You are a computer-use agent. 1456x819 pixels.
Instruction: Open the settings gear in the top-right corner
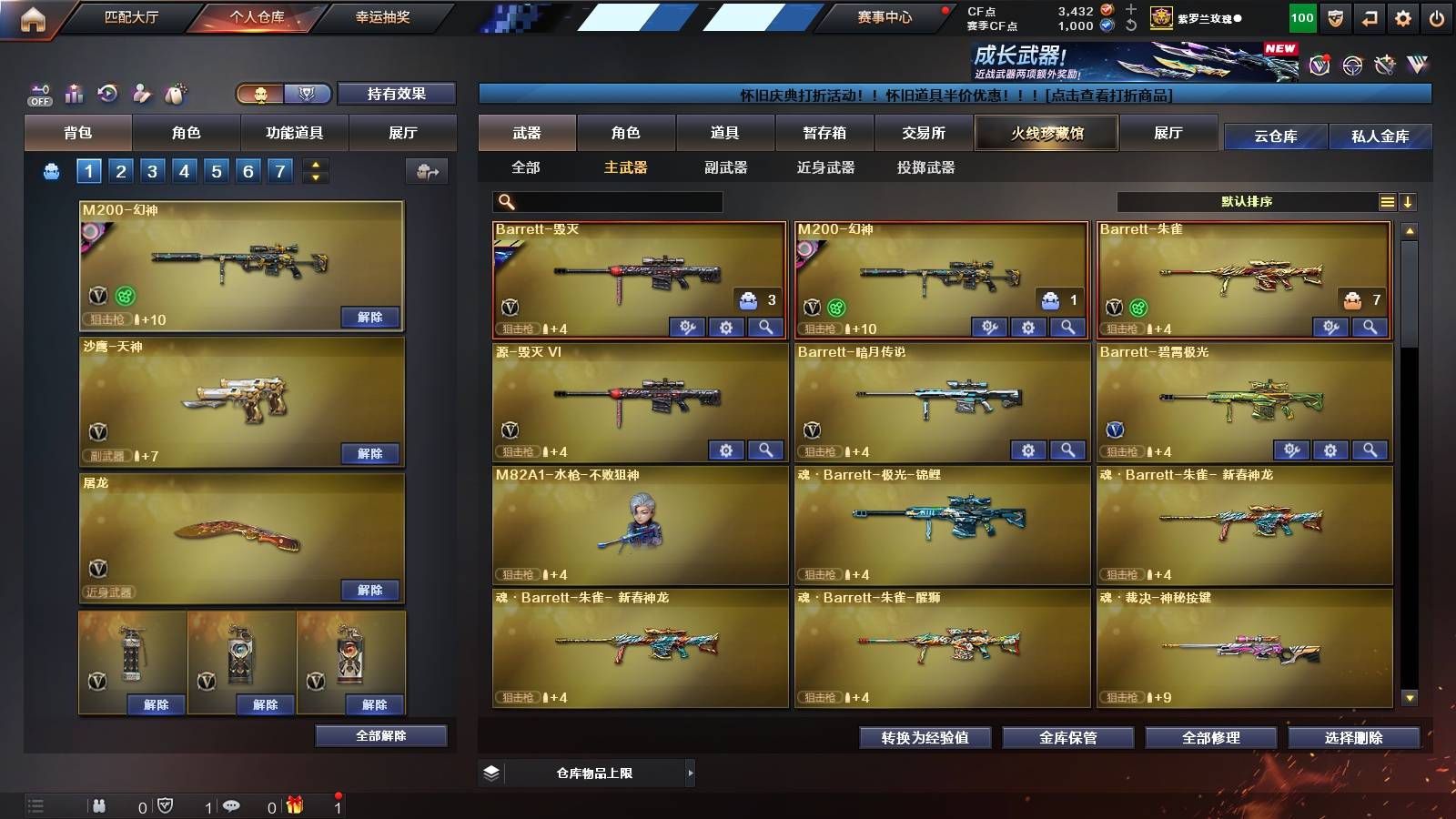1403,17
